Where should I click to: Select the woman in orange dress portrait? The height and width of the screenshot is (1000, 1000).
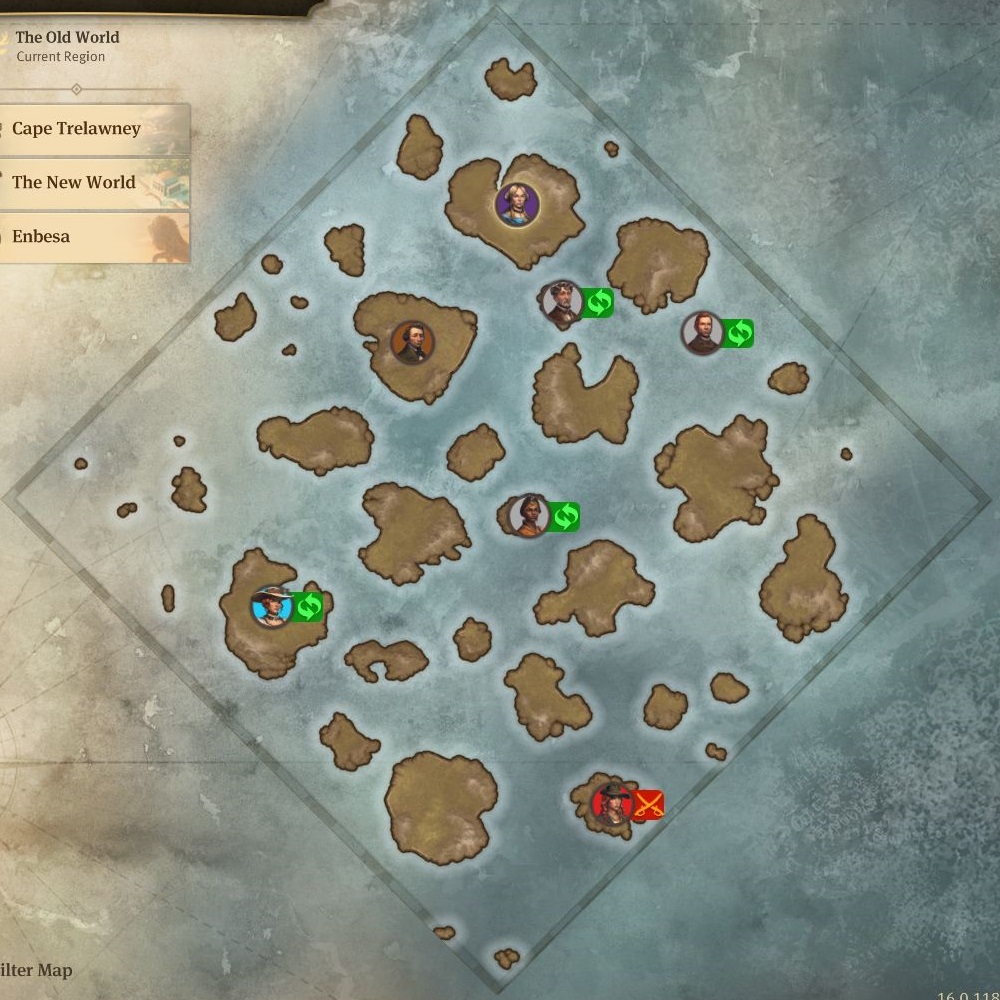528,516
